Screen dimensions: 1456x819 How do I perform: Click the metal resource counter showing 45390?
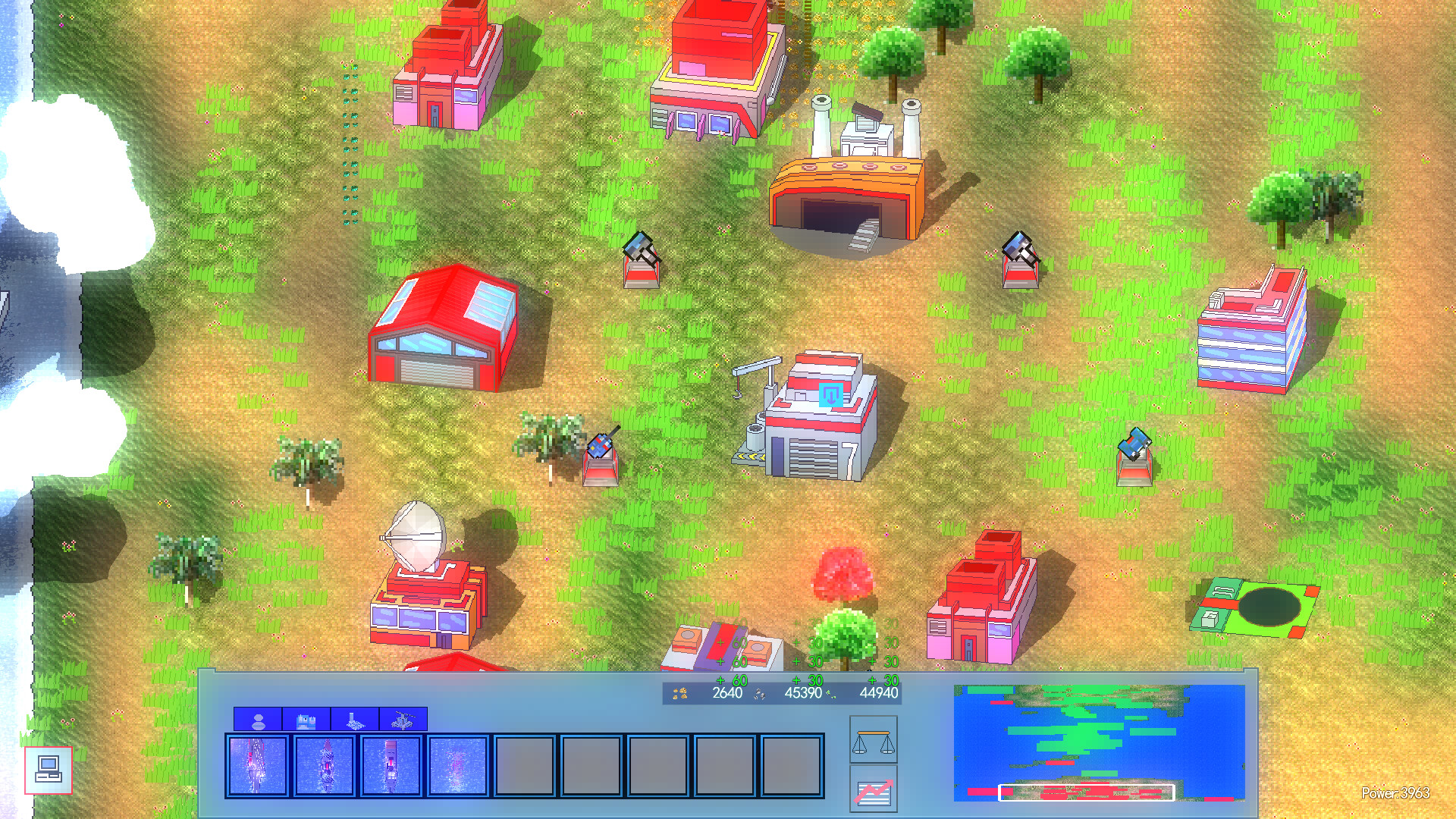802,692
